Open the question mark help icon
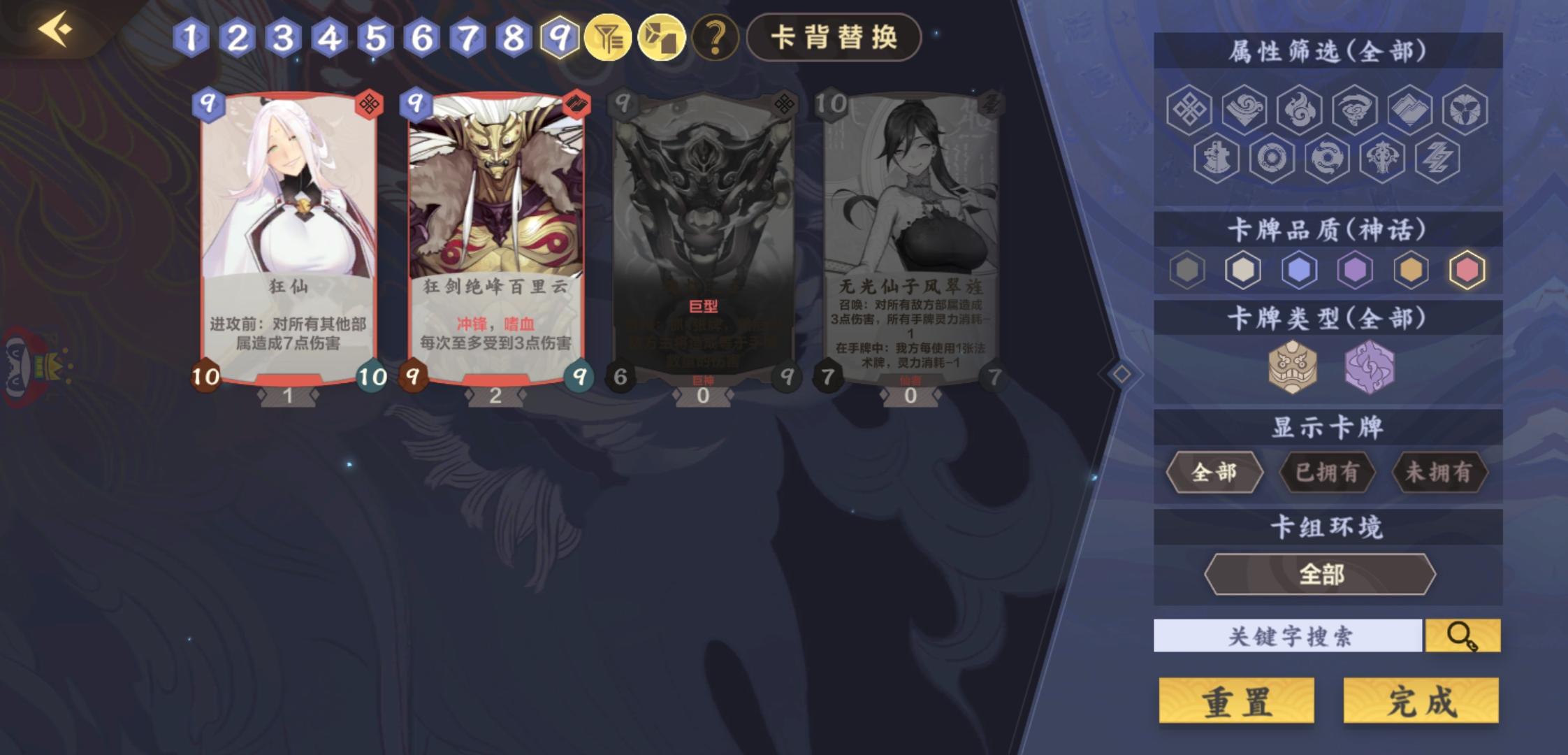Viewport: 1568px width, 755px height. point(714,38)
